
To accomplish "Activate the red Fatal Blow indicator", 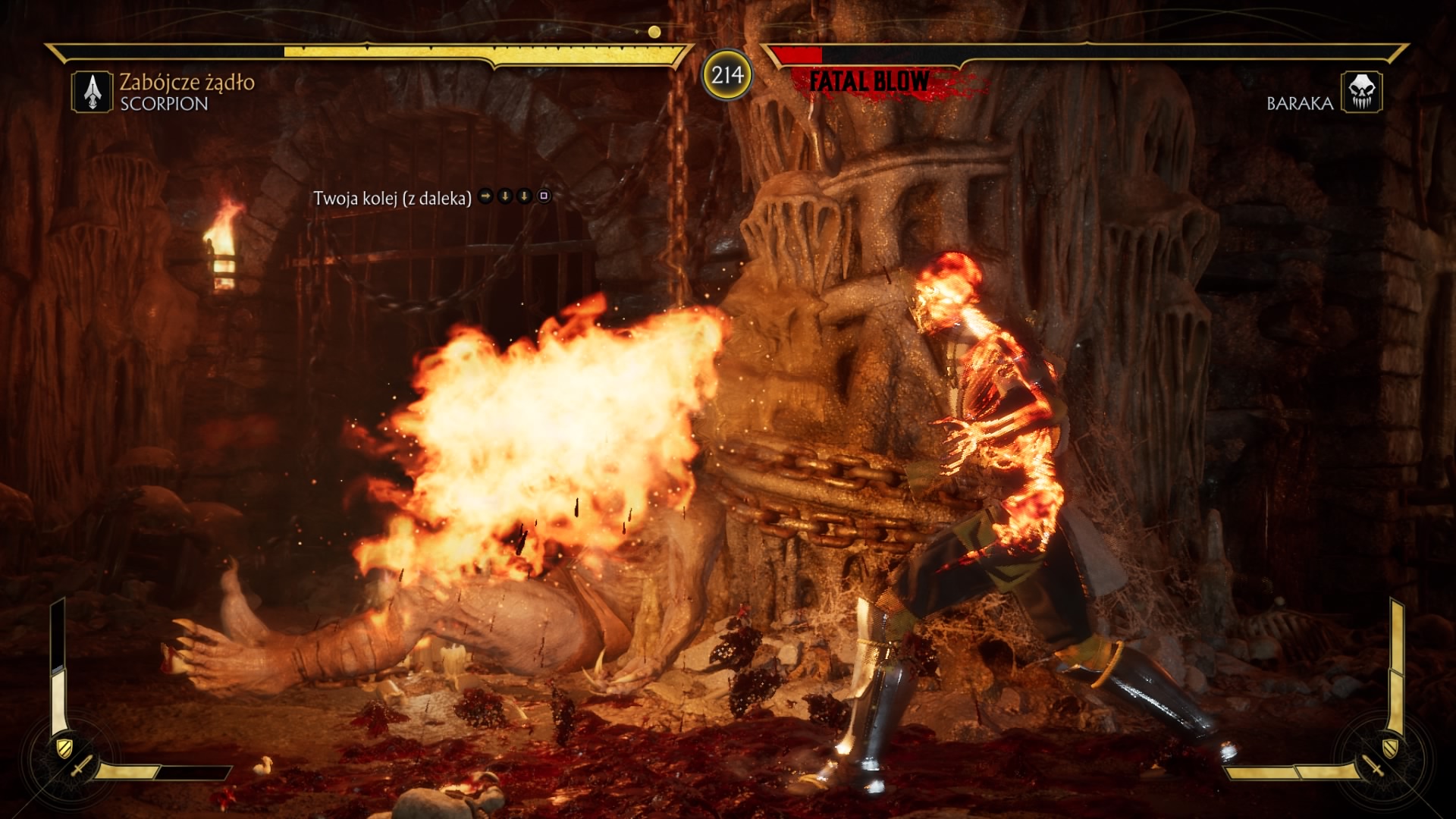I will point(869,81).
